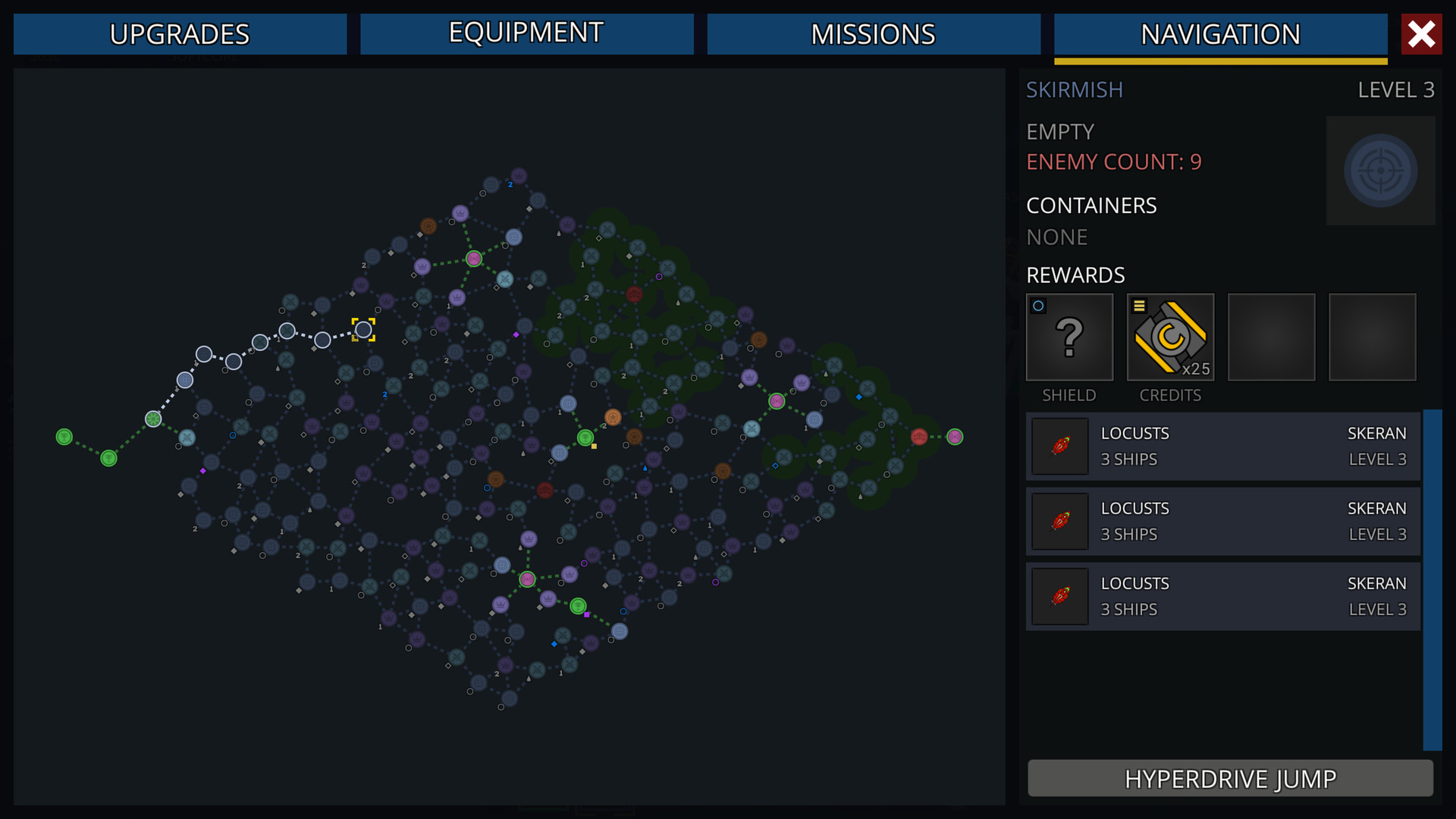Viewport: 1456px width, 819px height.
Task: Click the green starburst node on the travel path
Action: pyautogui.click(x=154, y=418)
